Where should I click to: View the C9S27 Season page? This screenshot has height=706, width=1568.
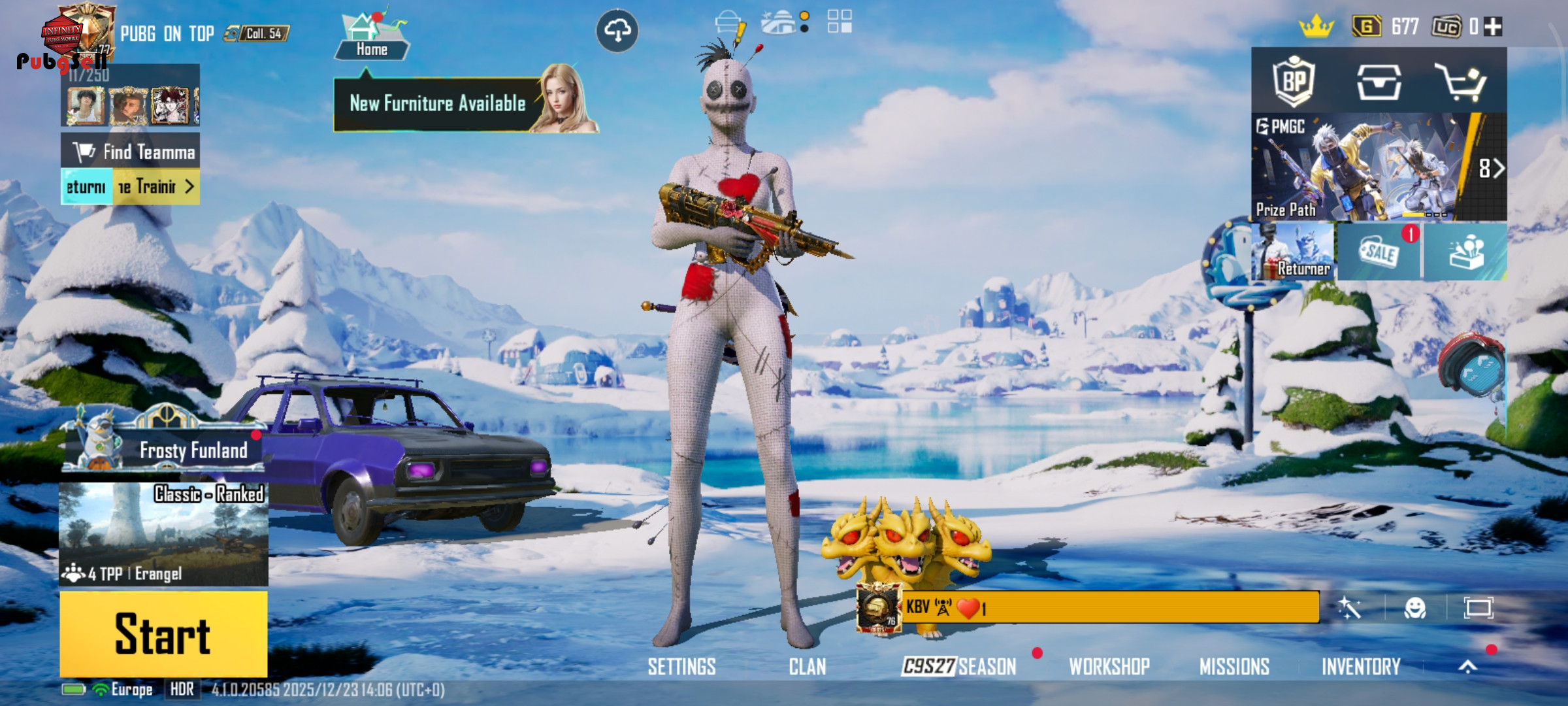(959, 667)
